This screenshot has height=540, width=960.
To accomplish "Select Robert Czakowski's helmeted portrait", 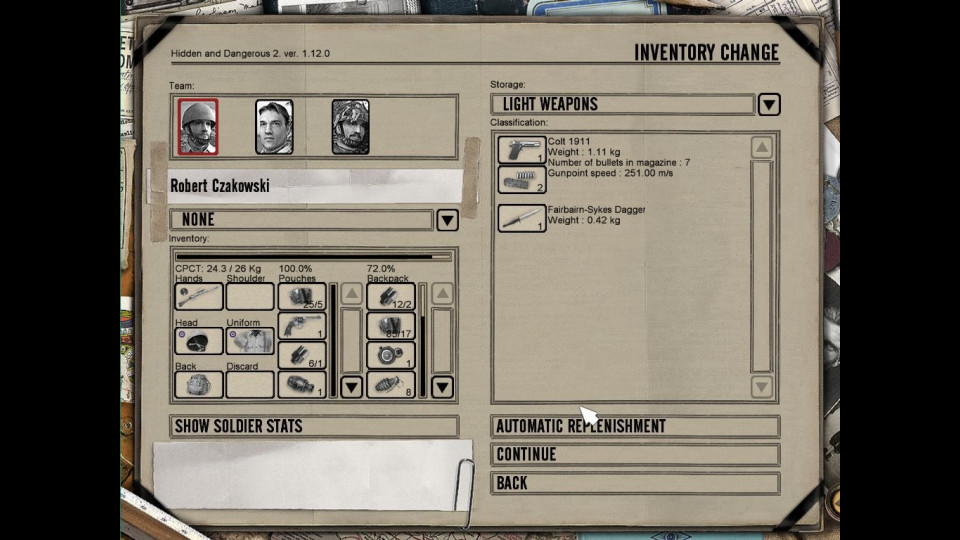I will pos(198,127).
